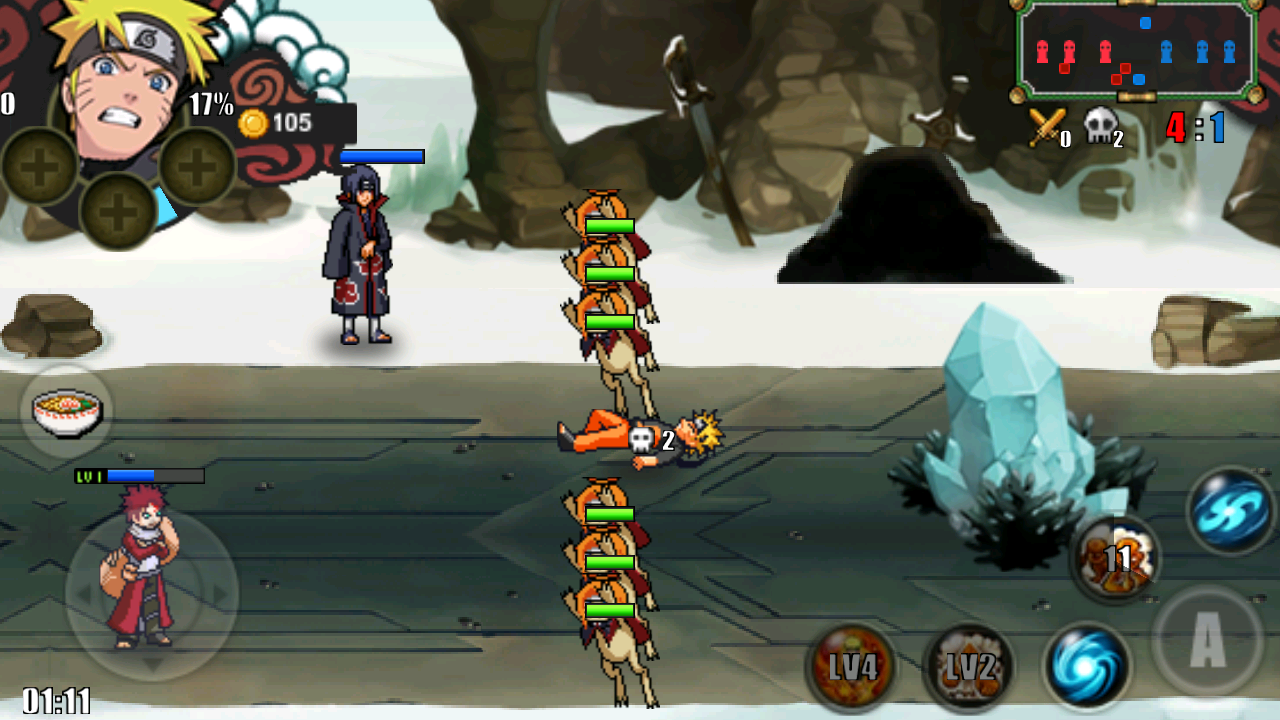
Task: Tap the A attack button
Action: 1207,641
